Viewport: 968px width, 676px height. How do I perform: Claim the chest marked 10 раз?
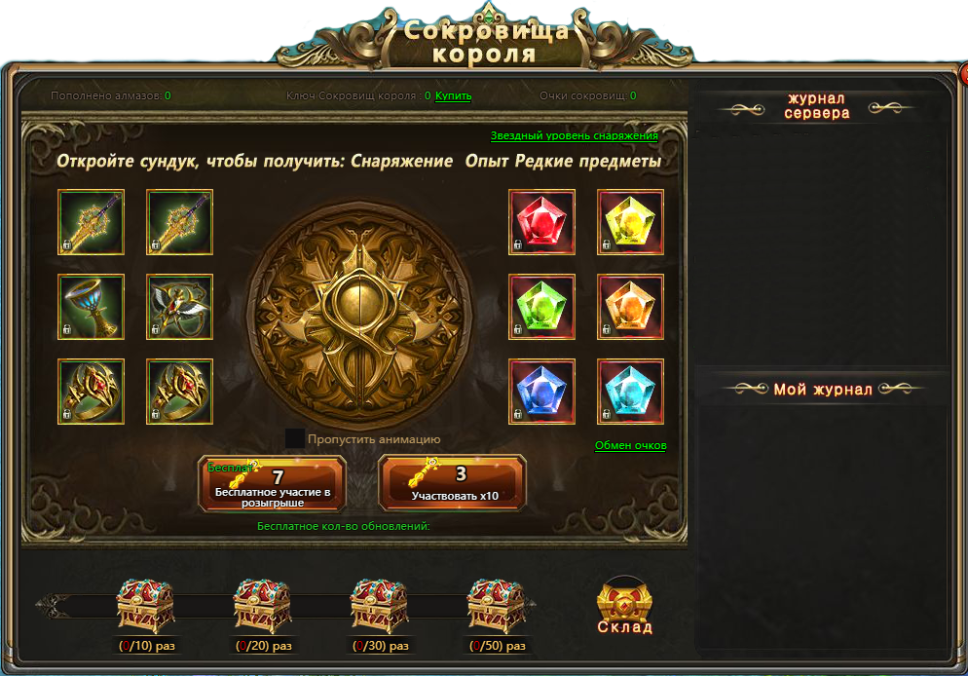(146, 605)
